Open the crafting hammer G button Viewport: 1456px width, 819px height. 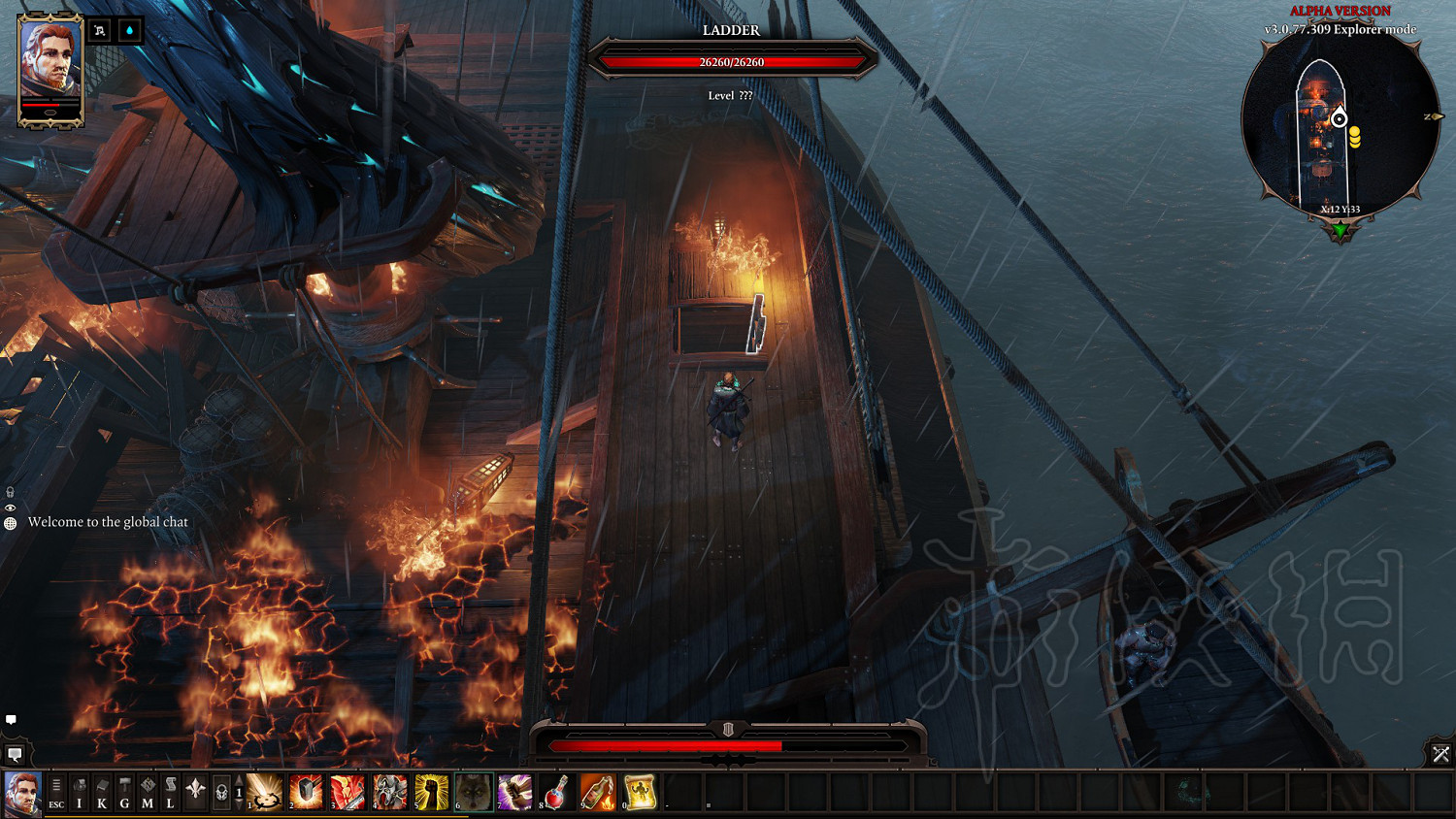124,792
